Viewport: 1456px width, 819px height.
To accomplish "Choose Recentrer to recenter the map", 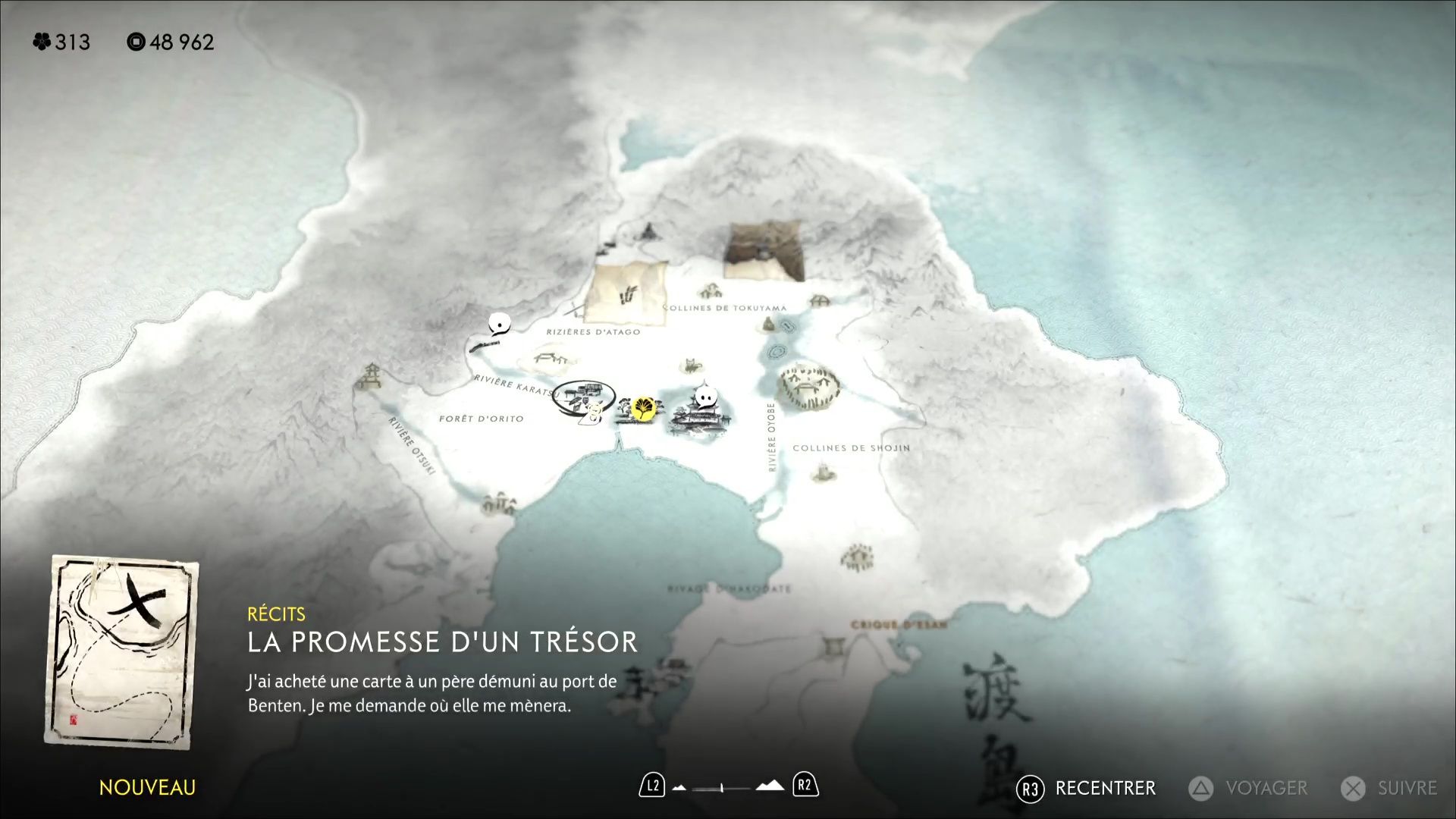I will (1086, 789).
